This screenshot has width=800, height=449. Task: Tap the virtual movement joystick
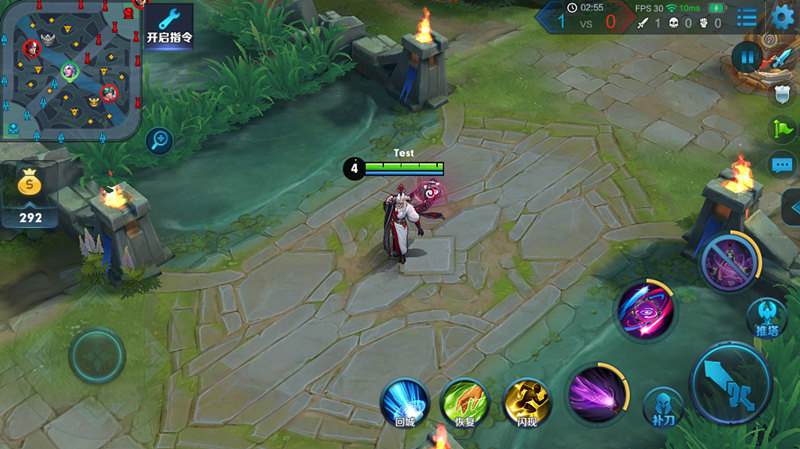97,355
